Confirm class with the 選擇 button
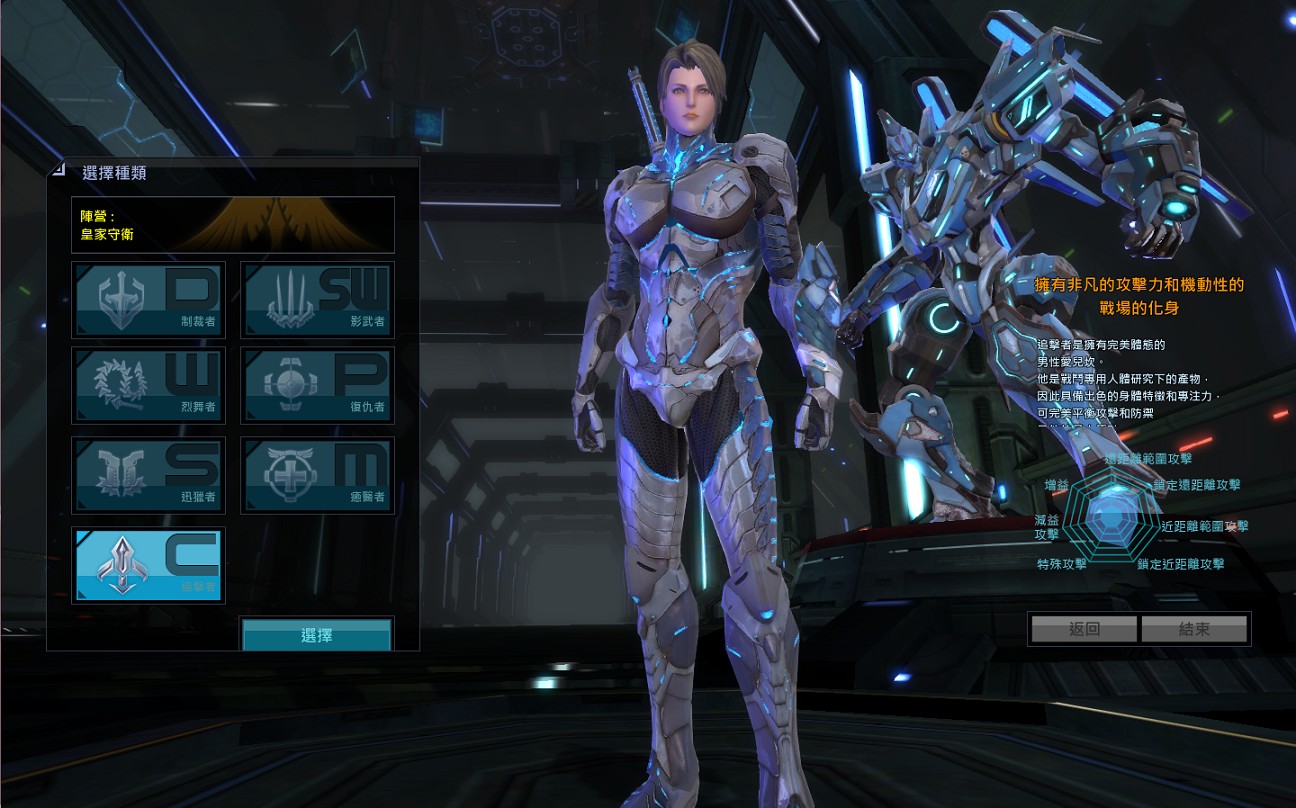The height and width of the screenshot is (808, 1296). tap(317, 635)
